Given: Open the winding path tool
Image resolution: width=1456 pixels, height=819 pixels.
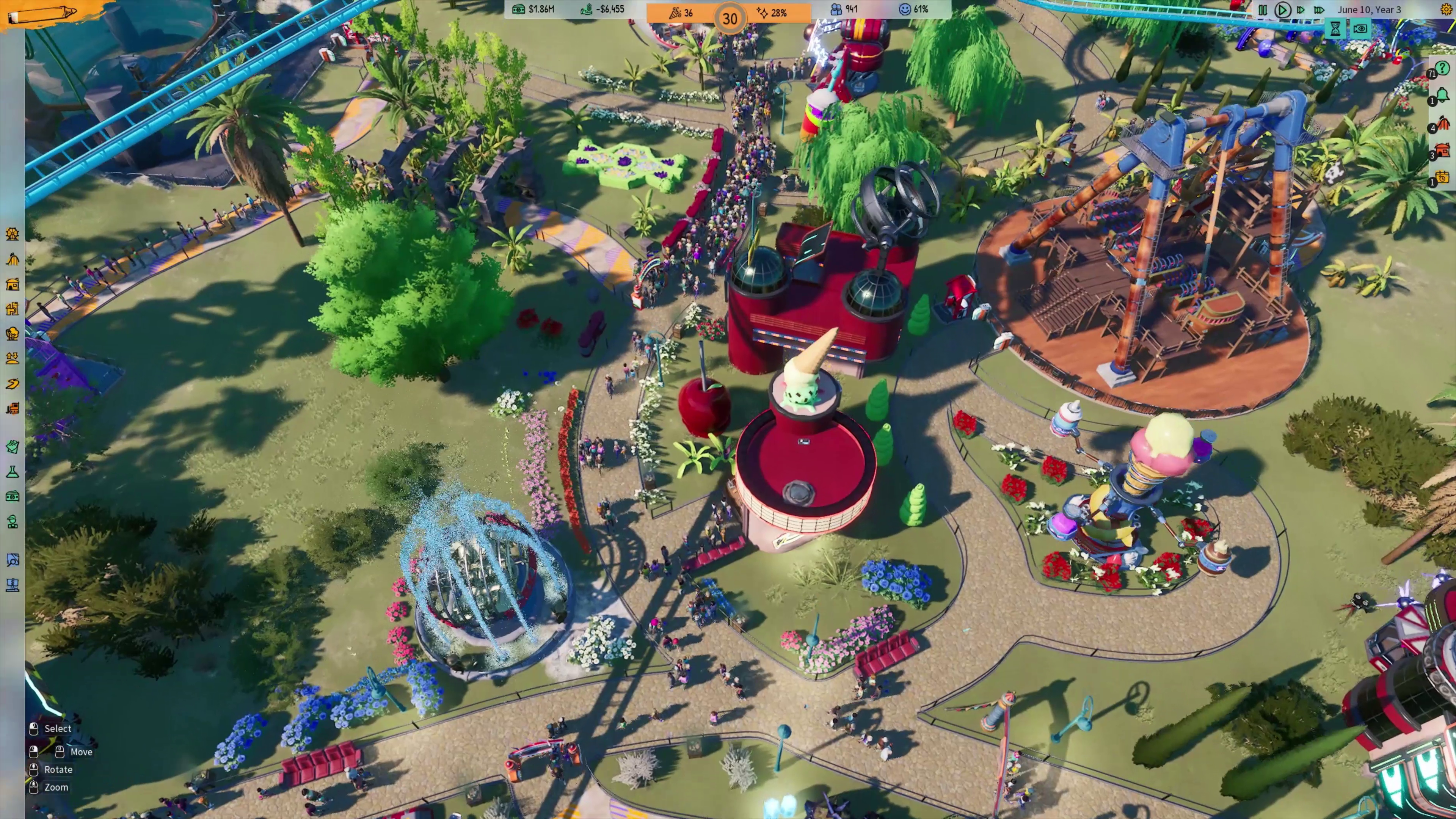Looking at the screenshot, I should pyautogui.click(x=13, y=384).
